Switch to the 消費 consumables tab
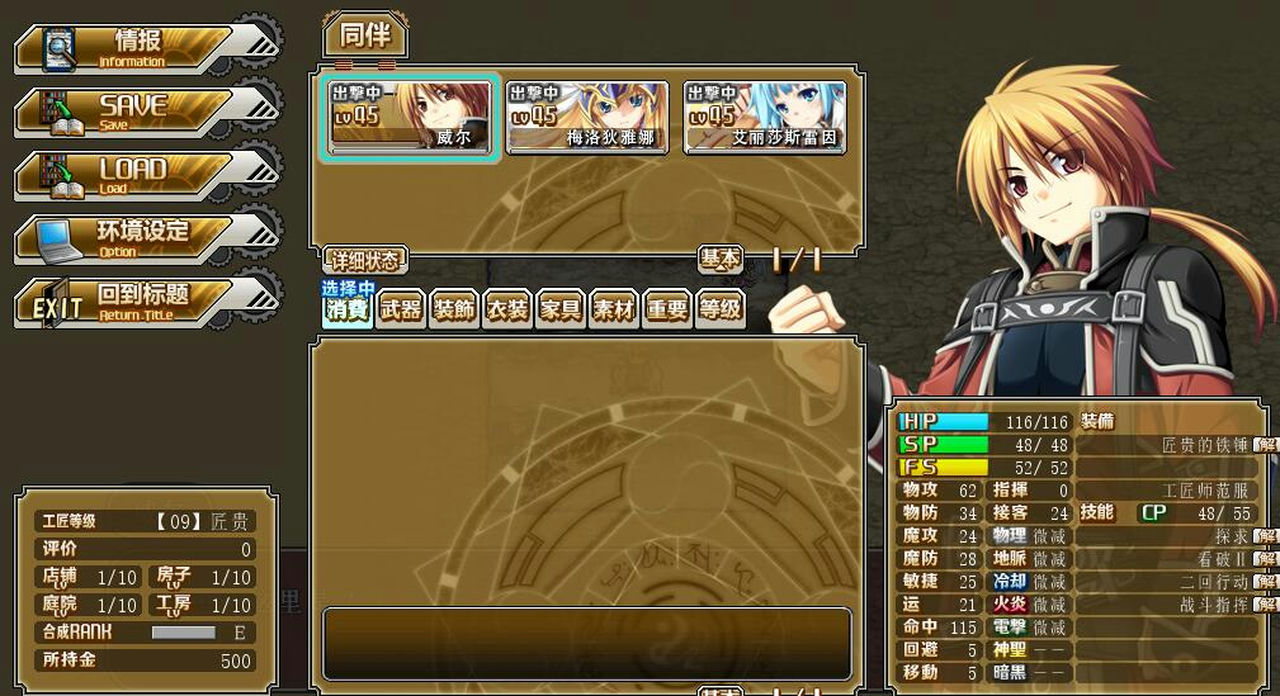Image resolution: width=1280 pixels, height=696 pixels. pyautogui.click(x=348, y=310)
